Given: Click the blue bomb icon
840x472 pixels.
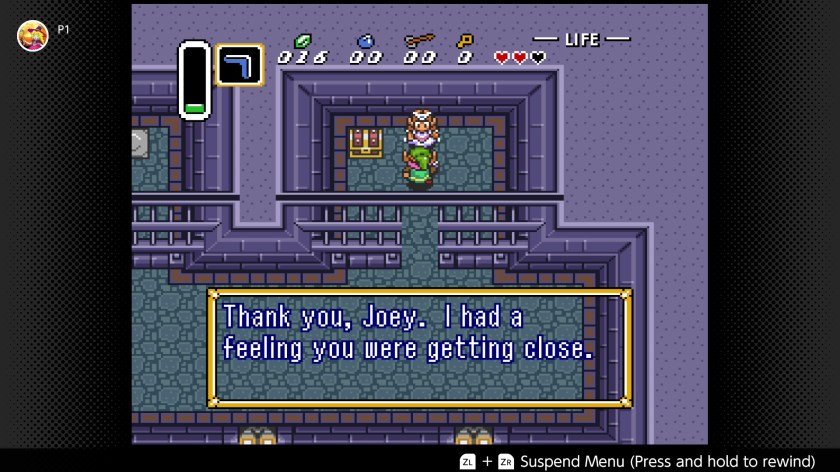Looking at the screenshot, I should point(365,42).
